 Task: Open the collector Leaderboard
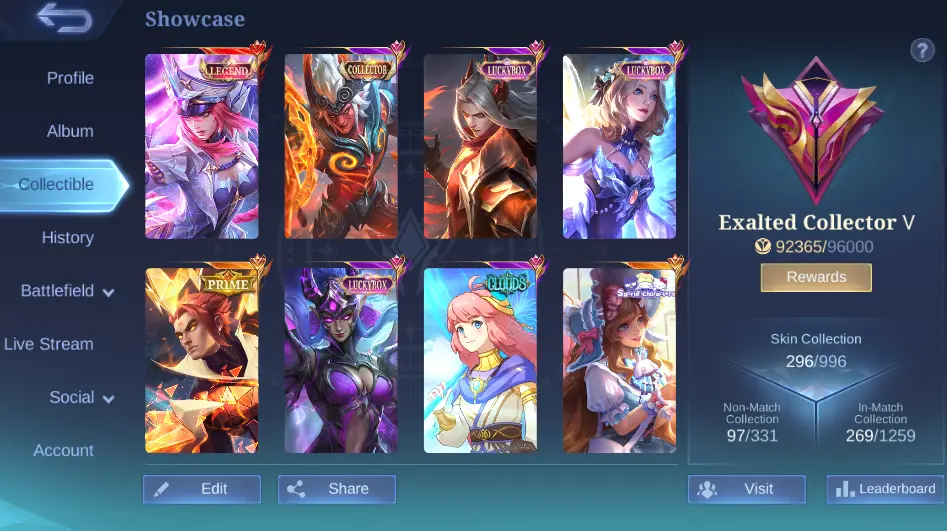[x=885, y=489]
